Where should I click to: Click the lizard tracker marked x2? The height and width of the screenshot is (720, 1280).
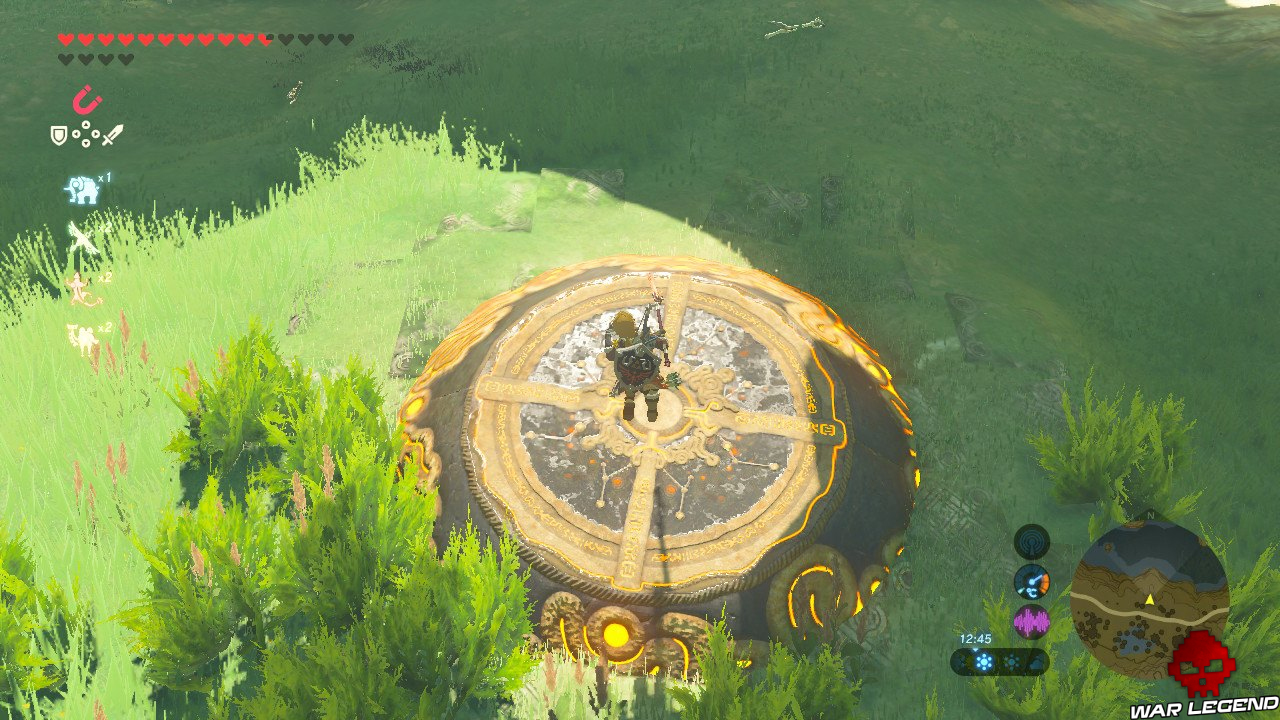point(80,289)
